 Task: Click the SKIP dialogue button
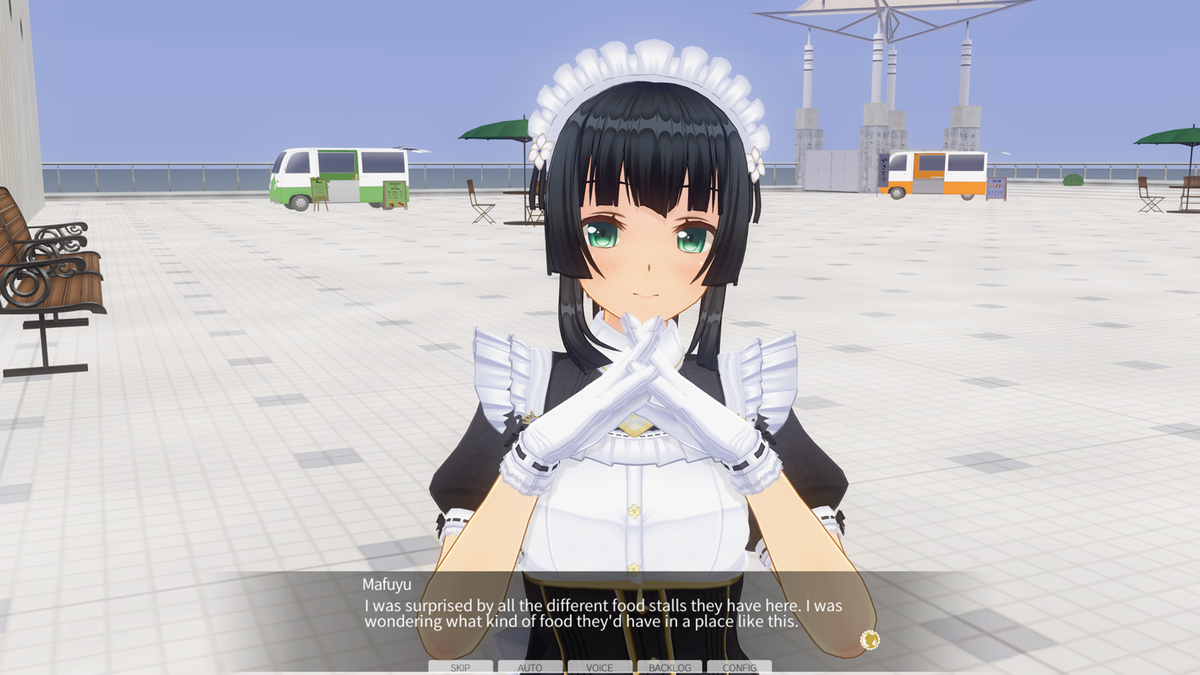point(460,667)
